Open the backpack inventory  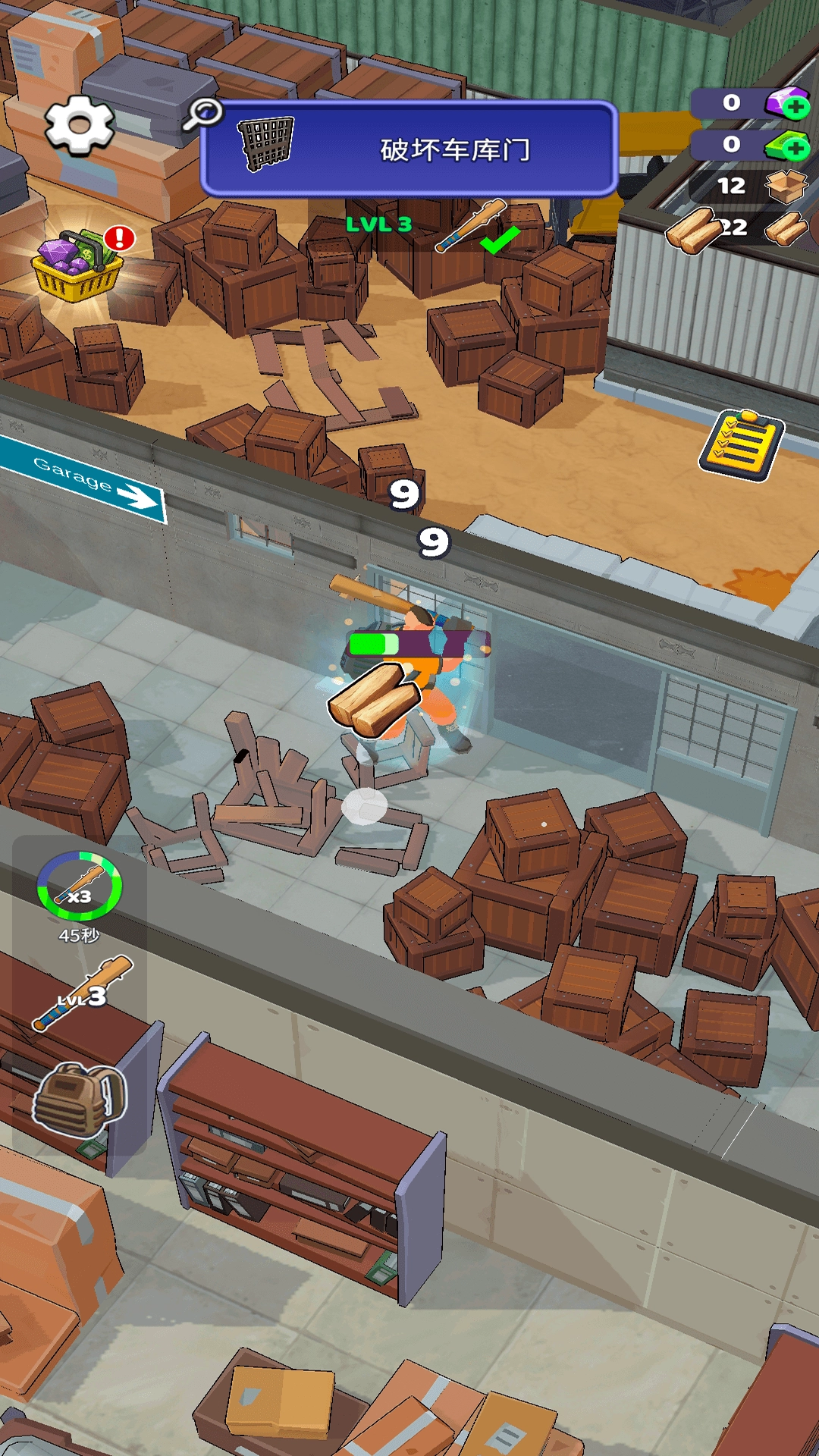(x=79, y=1100)
